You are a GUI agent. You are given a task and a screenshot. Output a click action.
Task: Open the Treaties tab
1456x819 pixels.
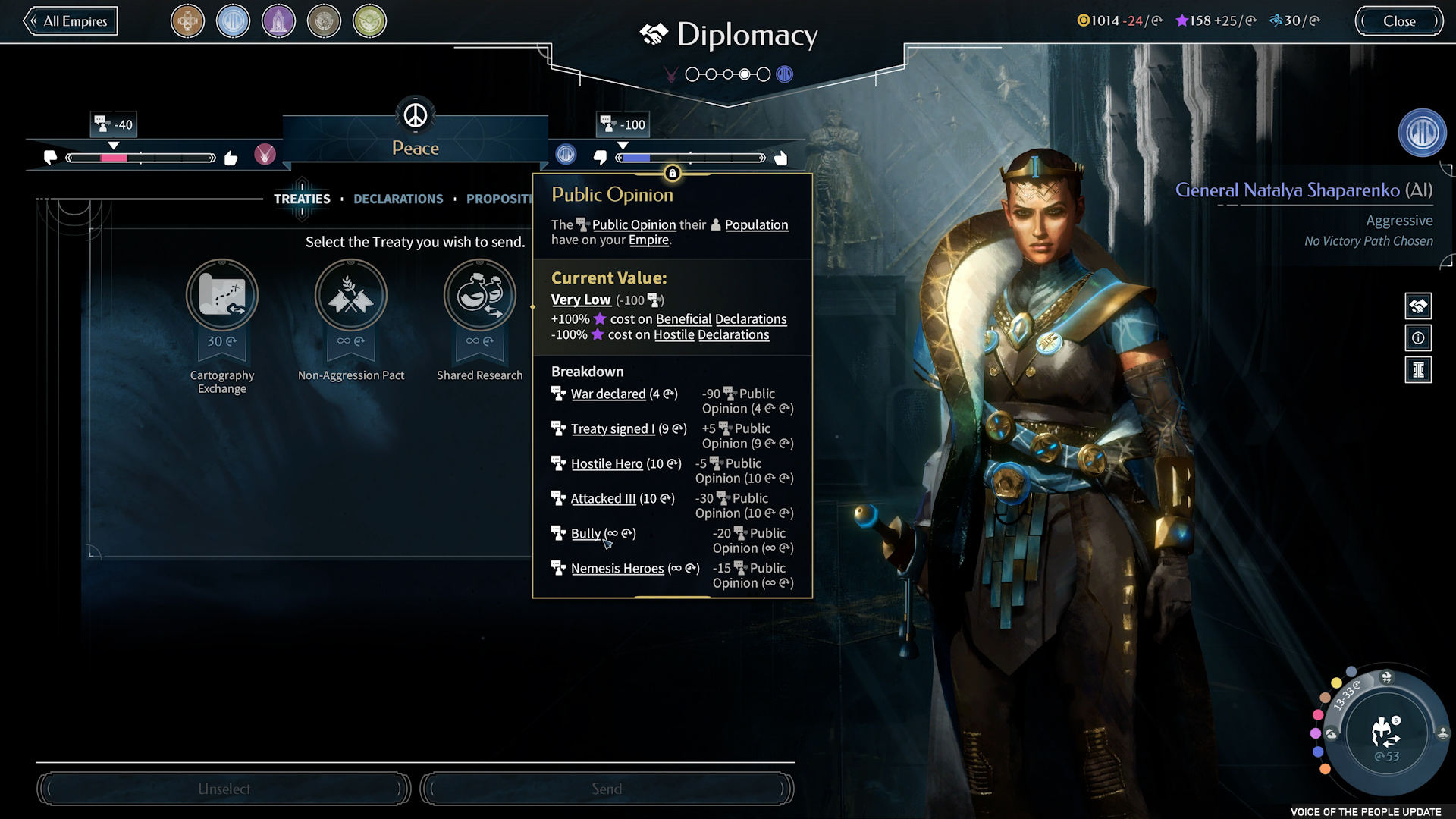302,199
